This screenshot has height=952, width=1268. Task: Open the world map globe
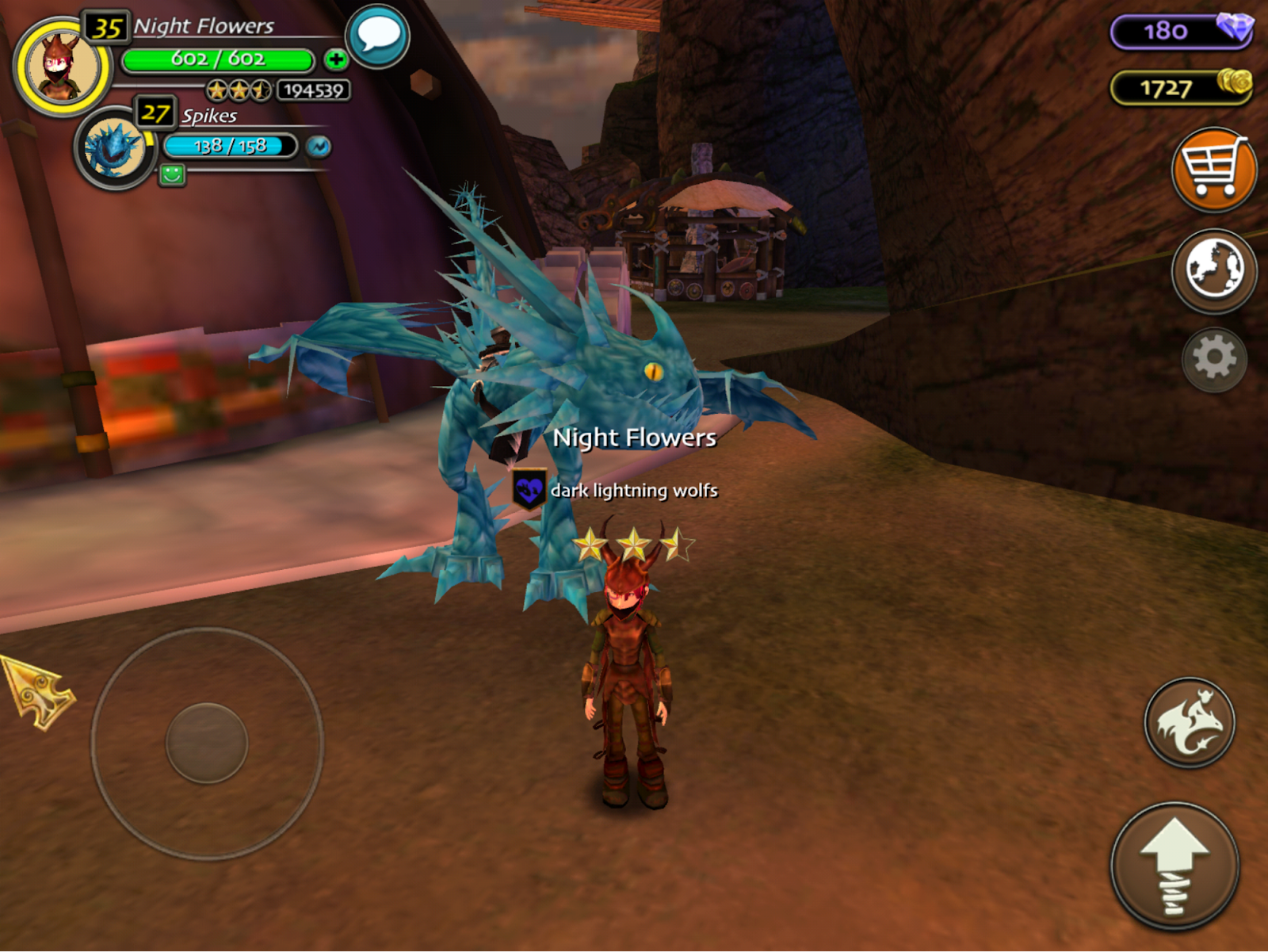pos(1213,270)
